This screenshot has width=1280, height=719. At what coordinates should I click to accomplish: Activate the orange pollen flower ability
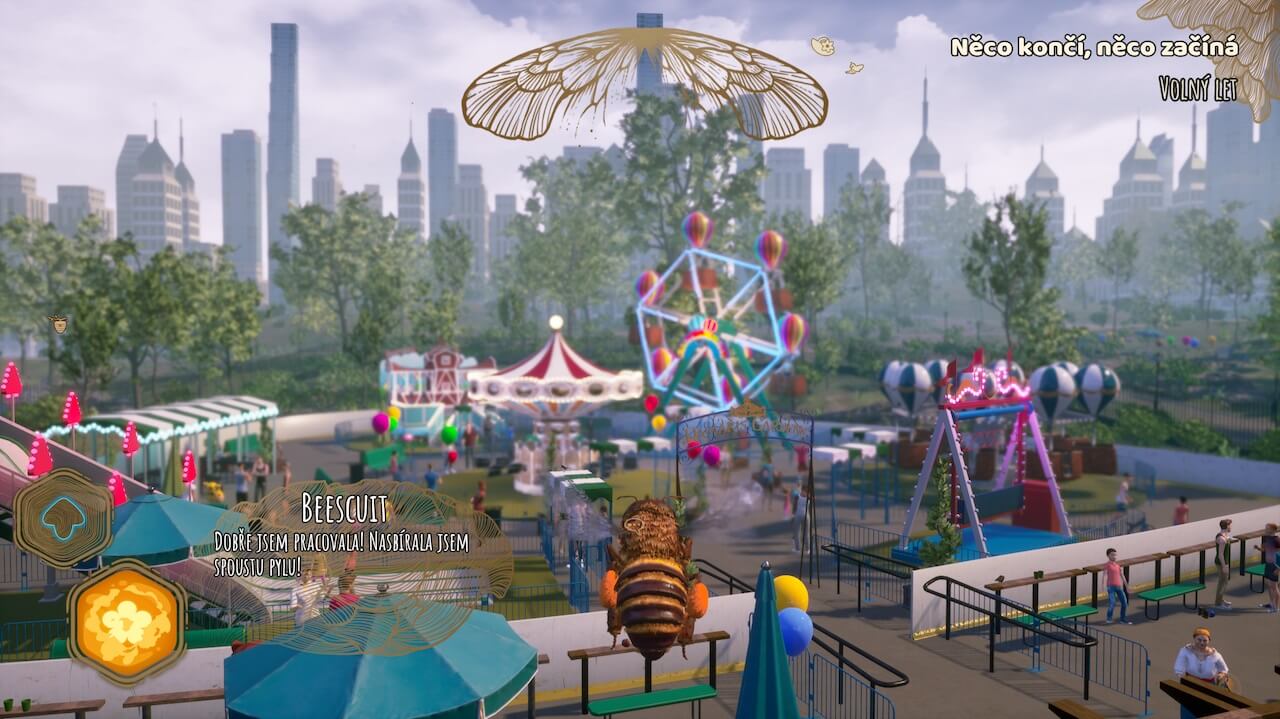(125, 621)
